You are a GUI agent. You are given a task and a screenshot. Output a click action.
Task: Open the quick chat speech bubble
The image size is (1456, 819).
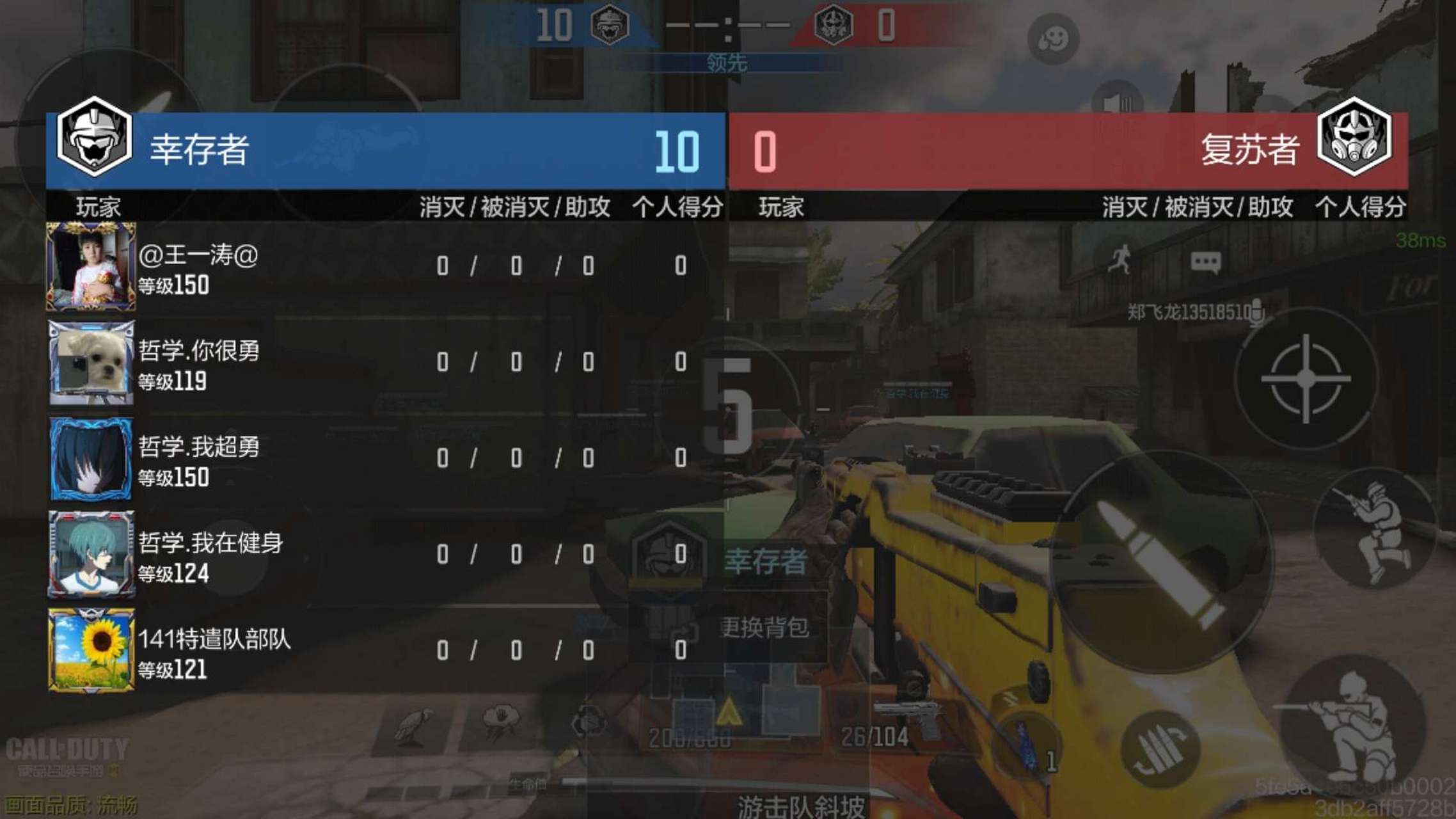tap(1205, 262)
